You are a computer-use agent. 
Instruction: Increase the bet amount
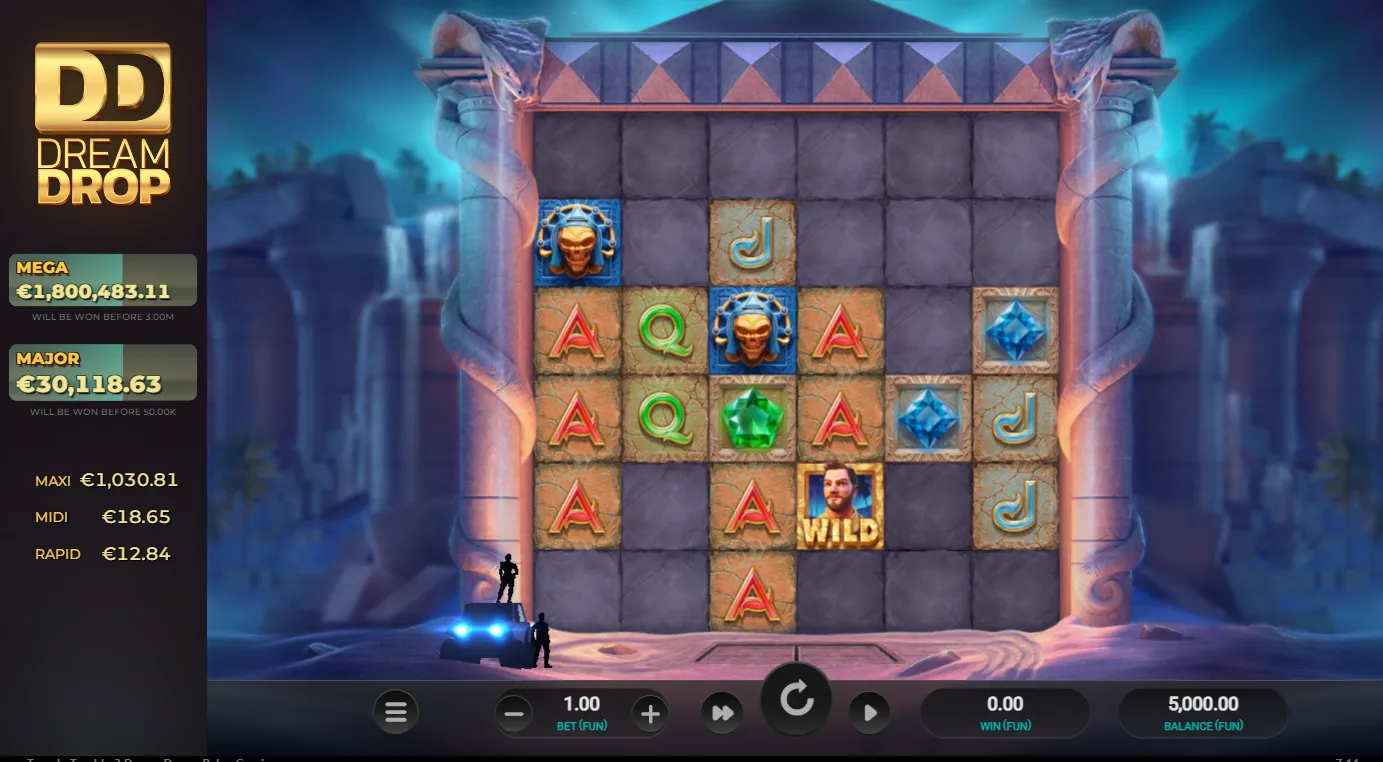651,712
